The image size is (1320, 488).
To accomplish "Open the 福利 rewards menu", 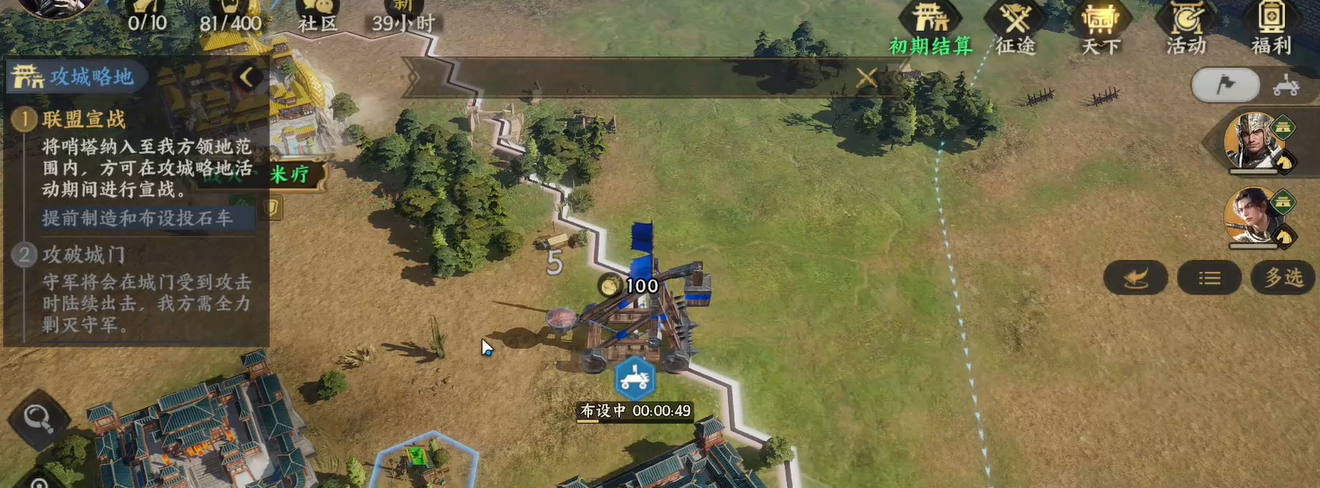I will 1271,26.
